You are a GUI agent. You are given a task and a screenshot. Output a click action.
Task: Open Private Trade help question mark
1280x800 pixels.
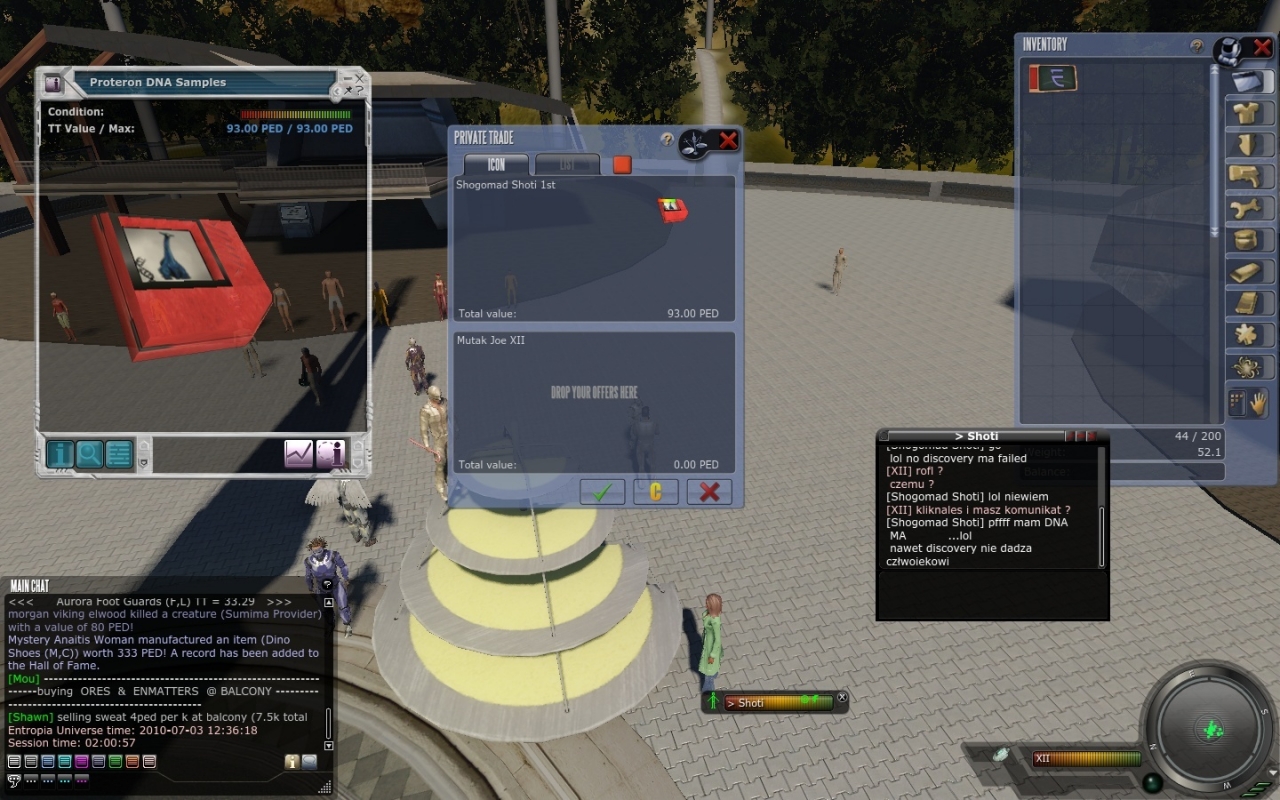pyautogui.click(x=667, y=140)
